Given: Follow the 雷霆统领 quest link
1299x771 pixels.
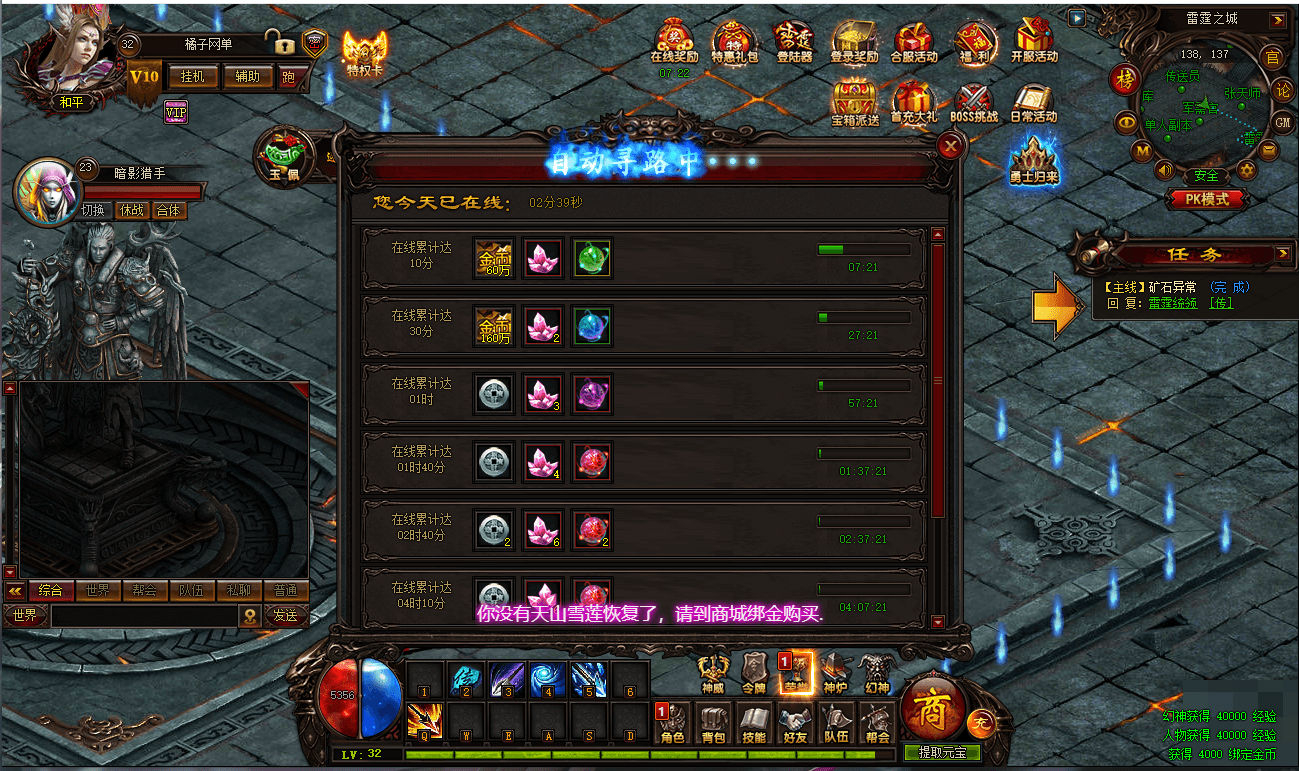Looking at the screenshot, I should [1172, 303].
